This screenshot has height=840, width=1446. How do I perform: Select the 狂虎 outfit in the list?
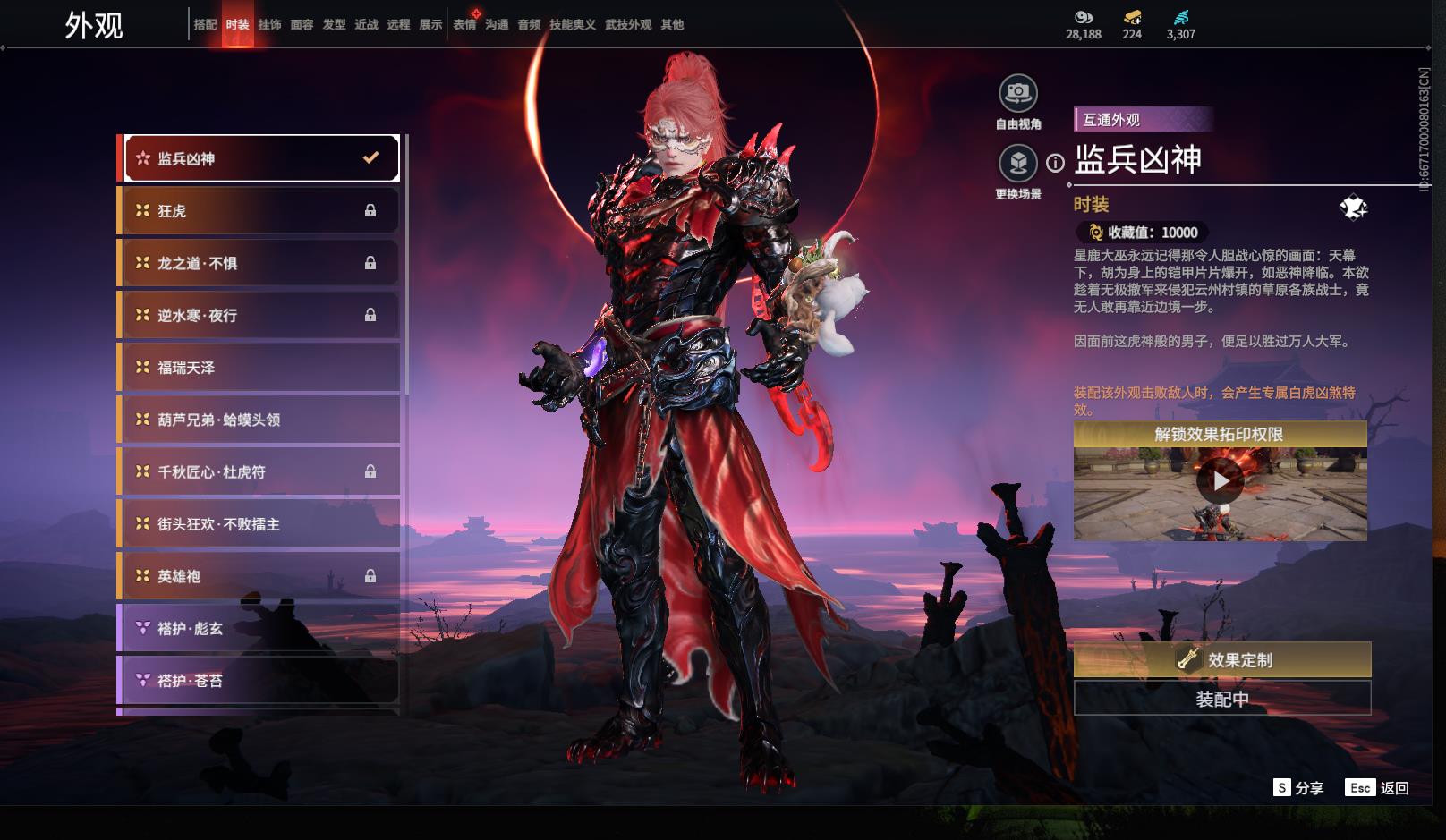tap(259, 211)
